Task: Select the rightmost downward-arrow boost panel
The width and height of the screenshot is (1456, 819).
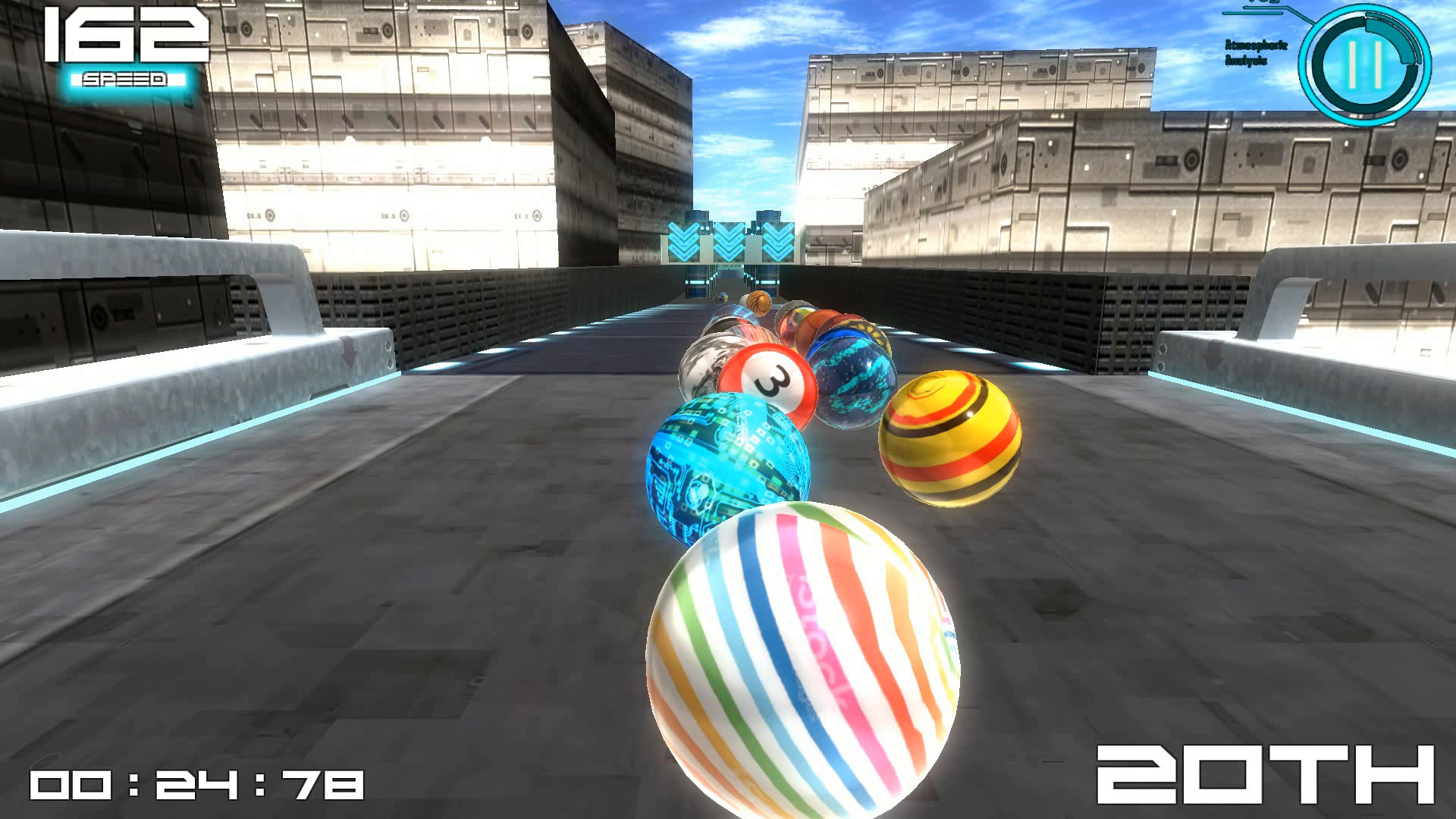Action: tap(777, 239)
